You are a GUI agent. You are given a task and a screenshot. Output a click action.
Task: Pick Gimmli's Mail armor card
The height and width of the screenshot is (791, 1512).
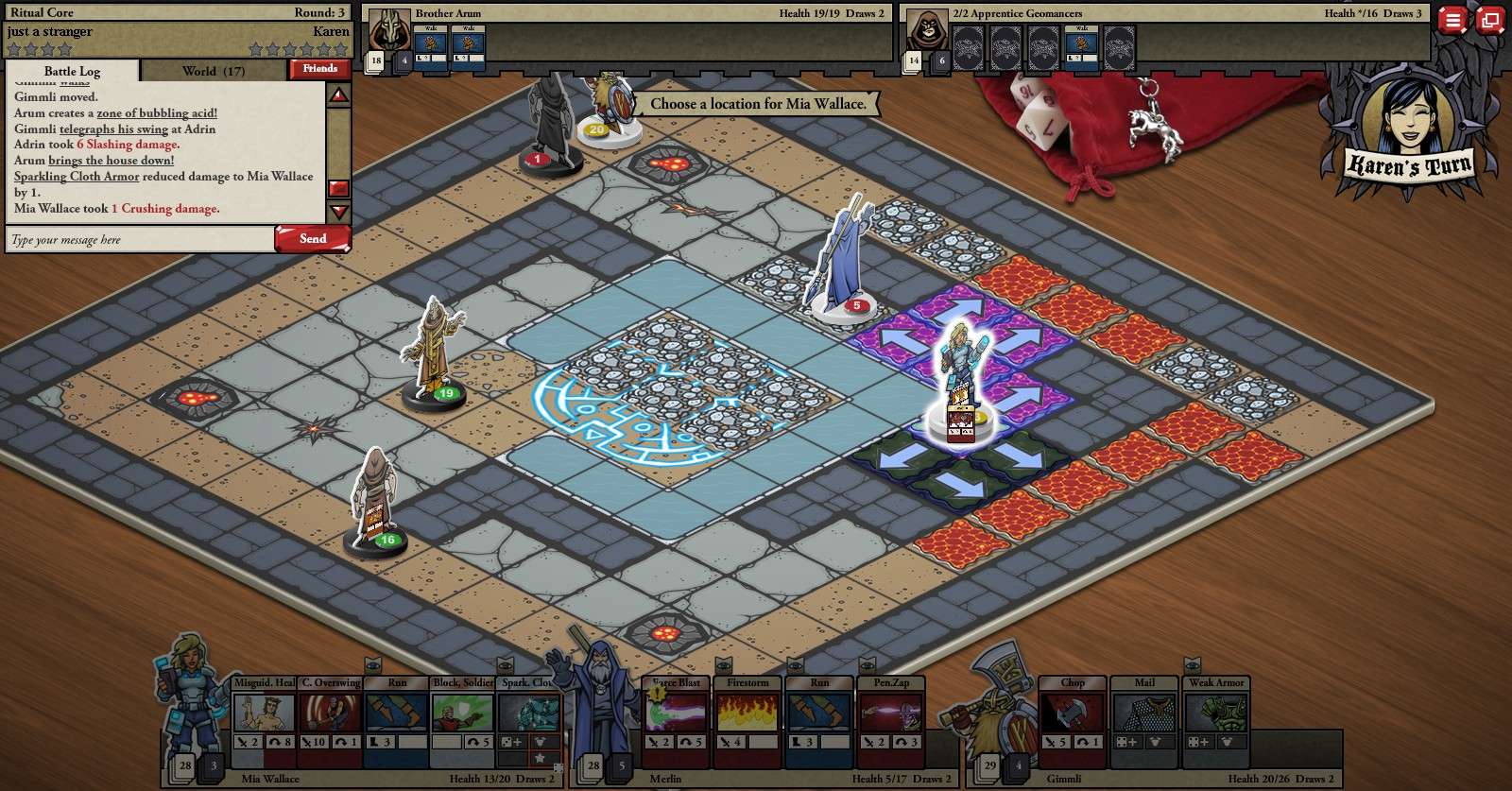[1144, 715]
